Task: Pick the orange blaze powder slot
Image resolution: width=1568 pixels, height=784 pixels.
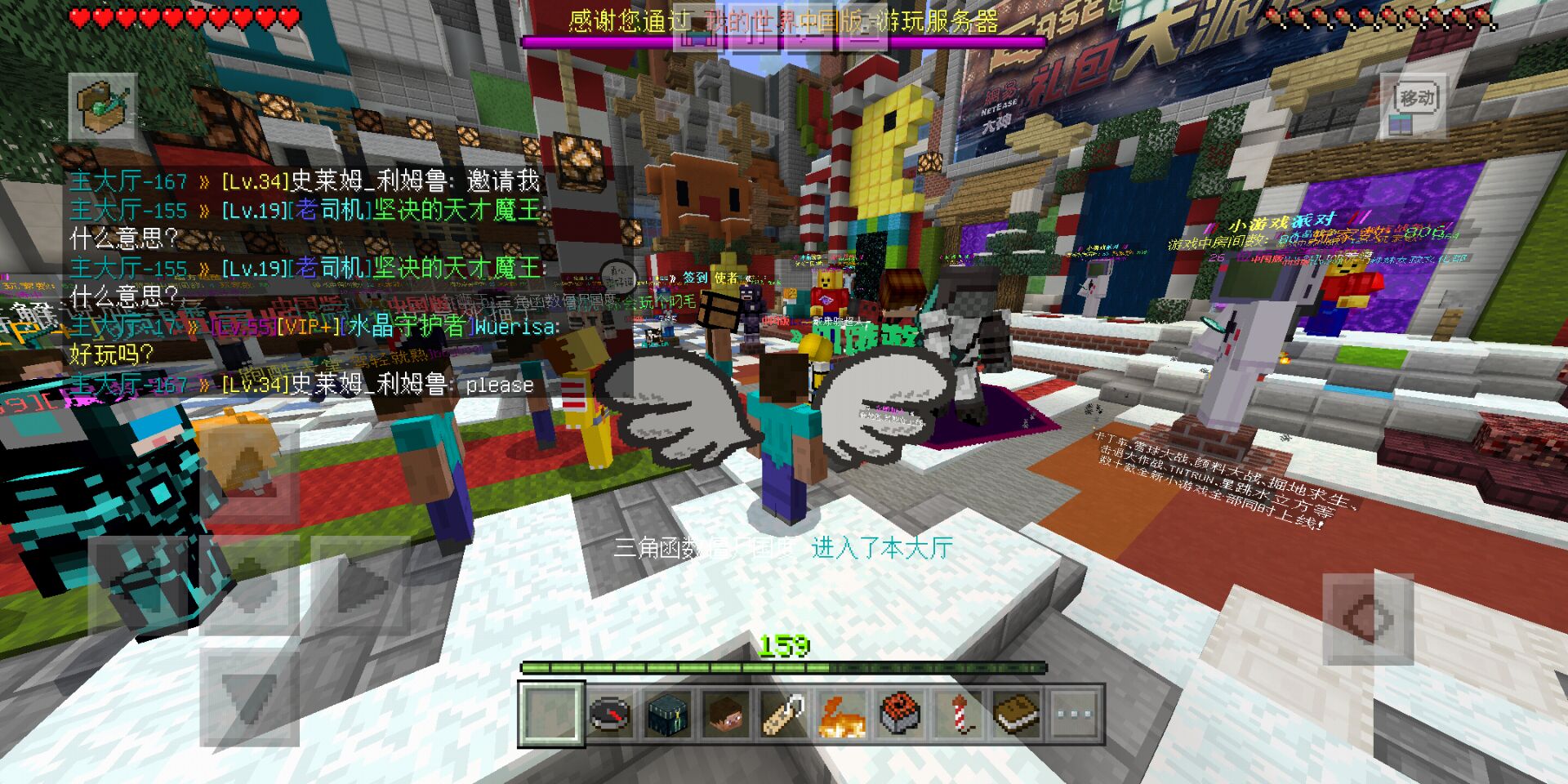Action: 842,715
